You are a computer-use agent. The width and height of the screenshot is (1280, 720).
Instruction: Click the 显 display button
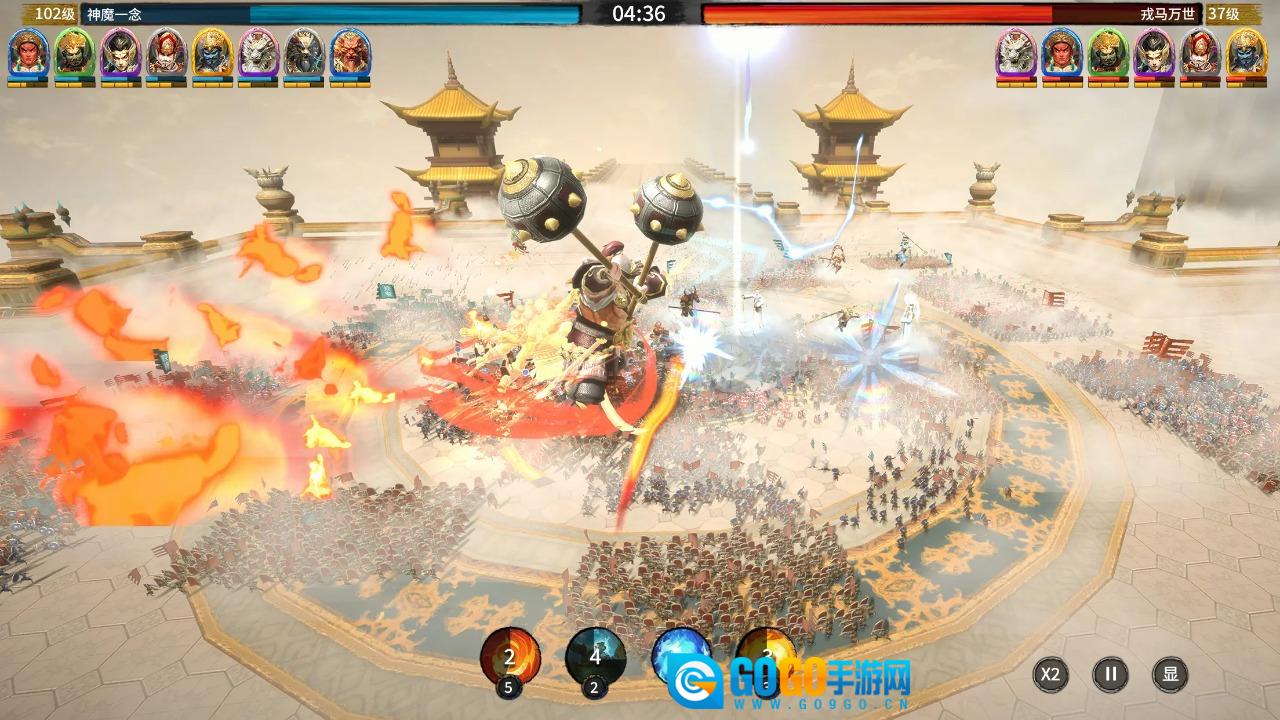1170,674
